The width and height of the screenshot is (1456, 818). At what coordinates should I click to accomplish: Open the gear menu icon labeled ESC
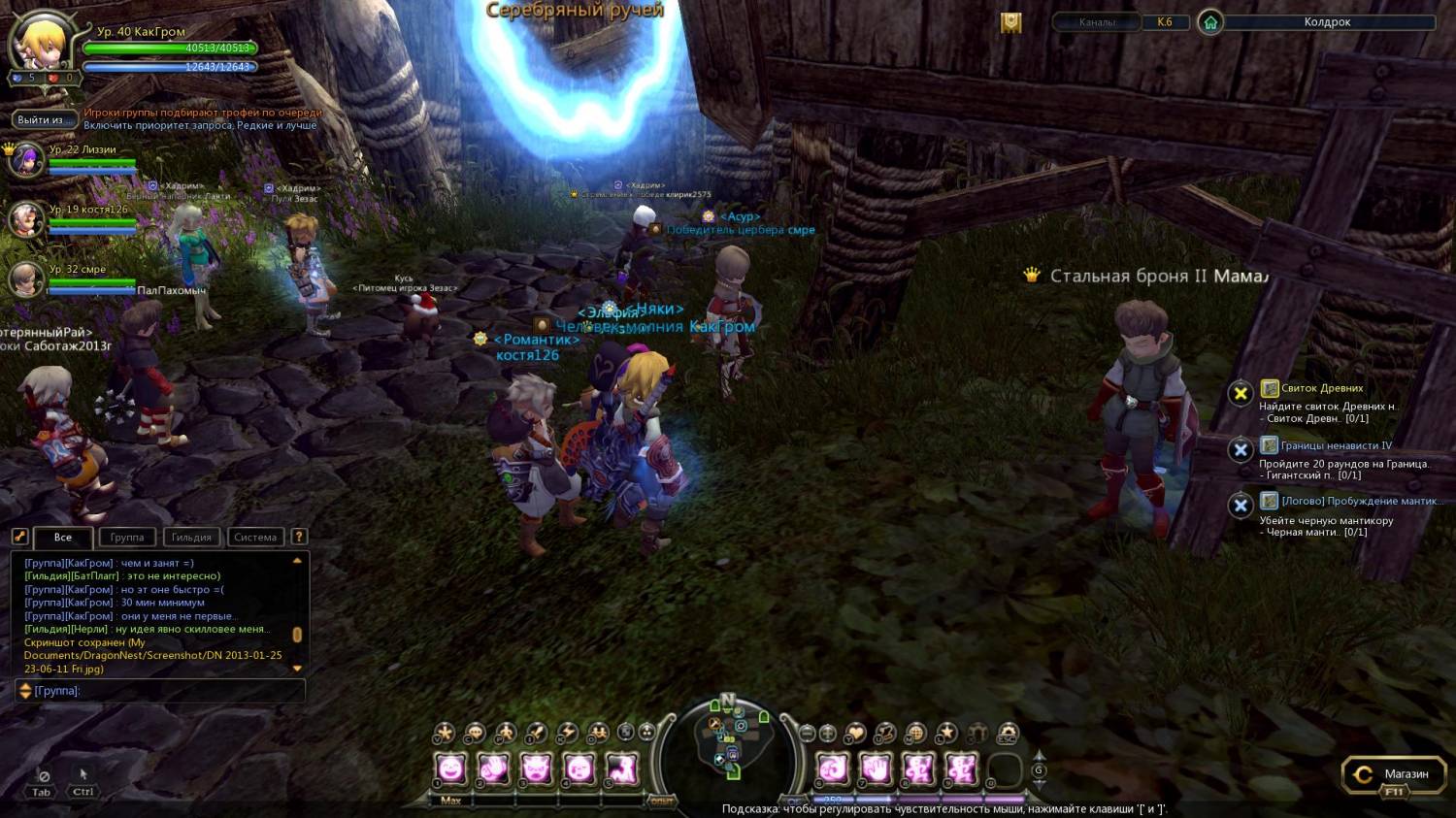point(1008,733)
